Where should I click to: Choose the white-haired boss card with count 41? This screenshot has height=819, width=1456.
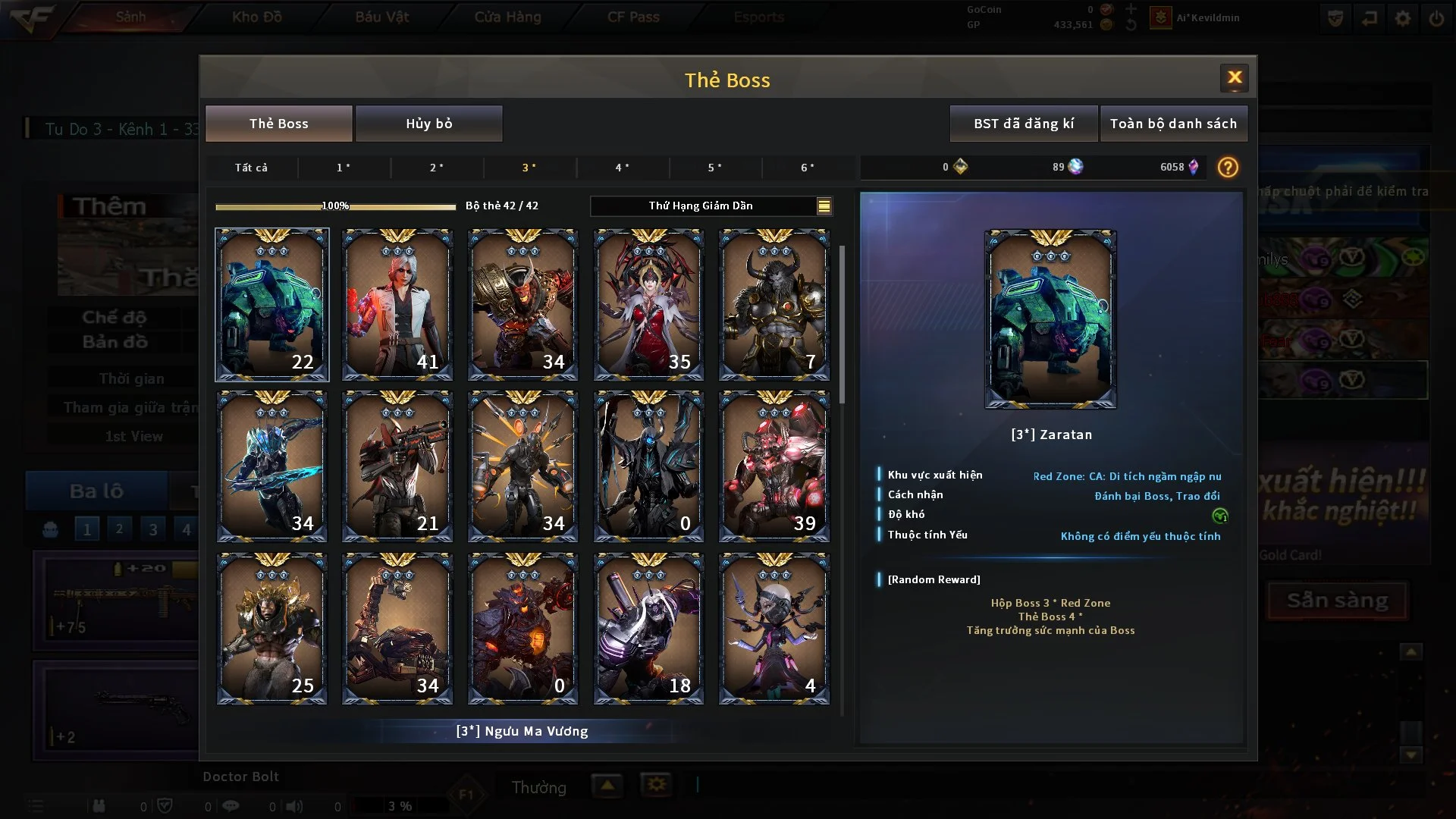tap(397, 304)
